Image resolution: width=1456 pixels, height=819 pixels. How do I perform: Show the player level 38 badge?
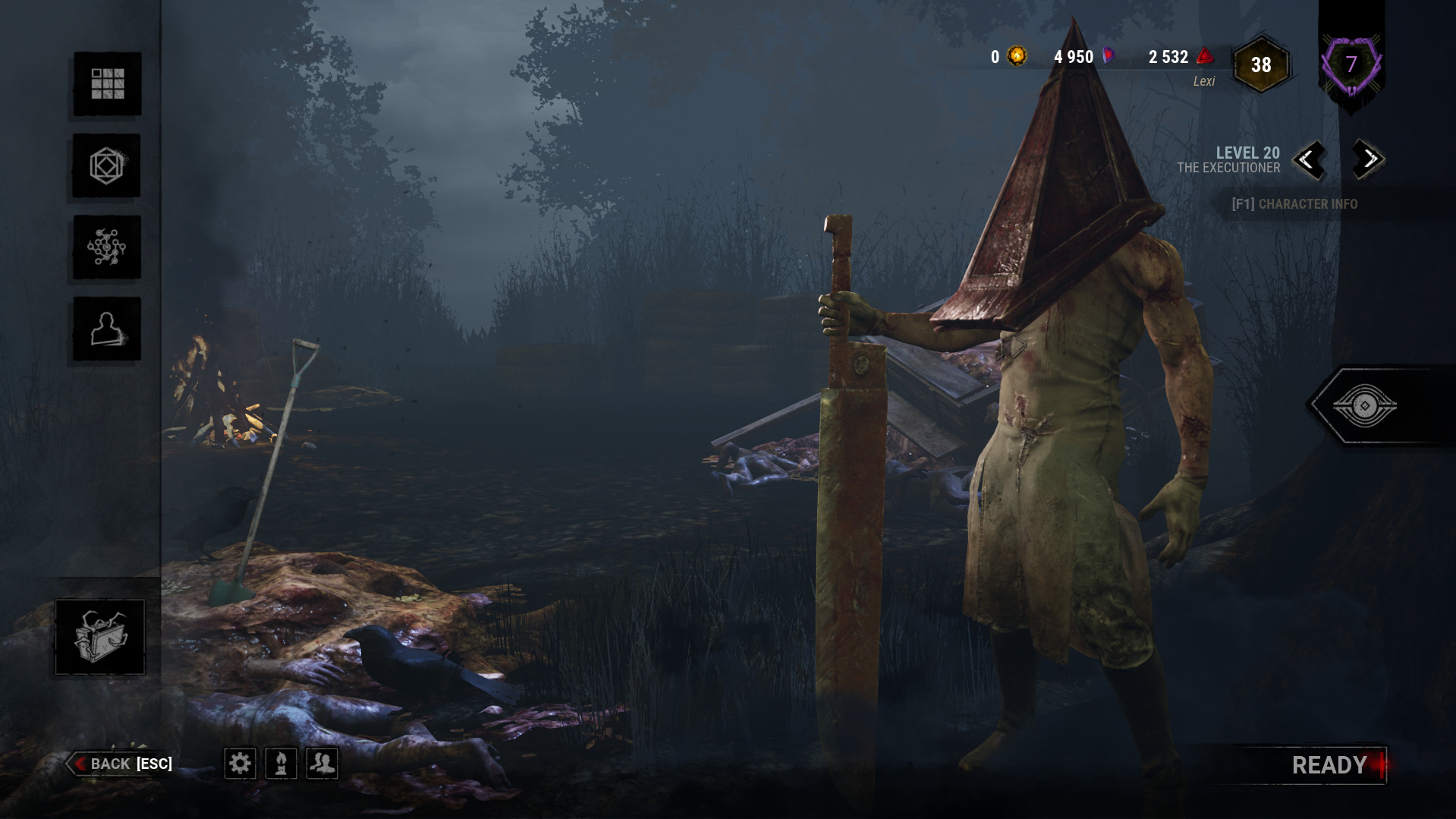click(x=1261, y=65)
